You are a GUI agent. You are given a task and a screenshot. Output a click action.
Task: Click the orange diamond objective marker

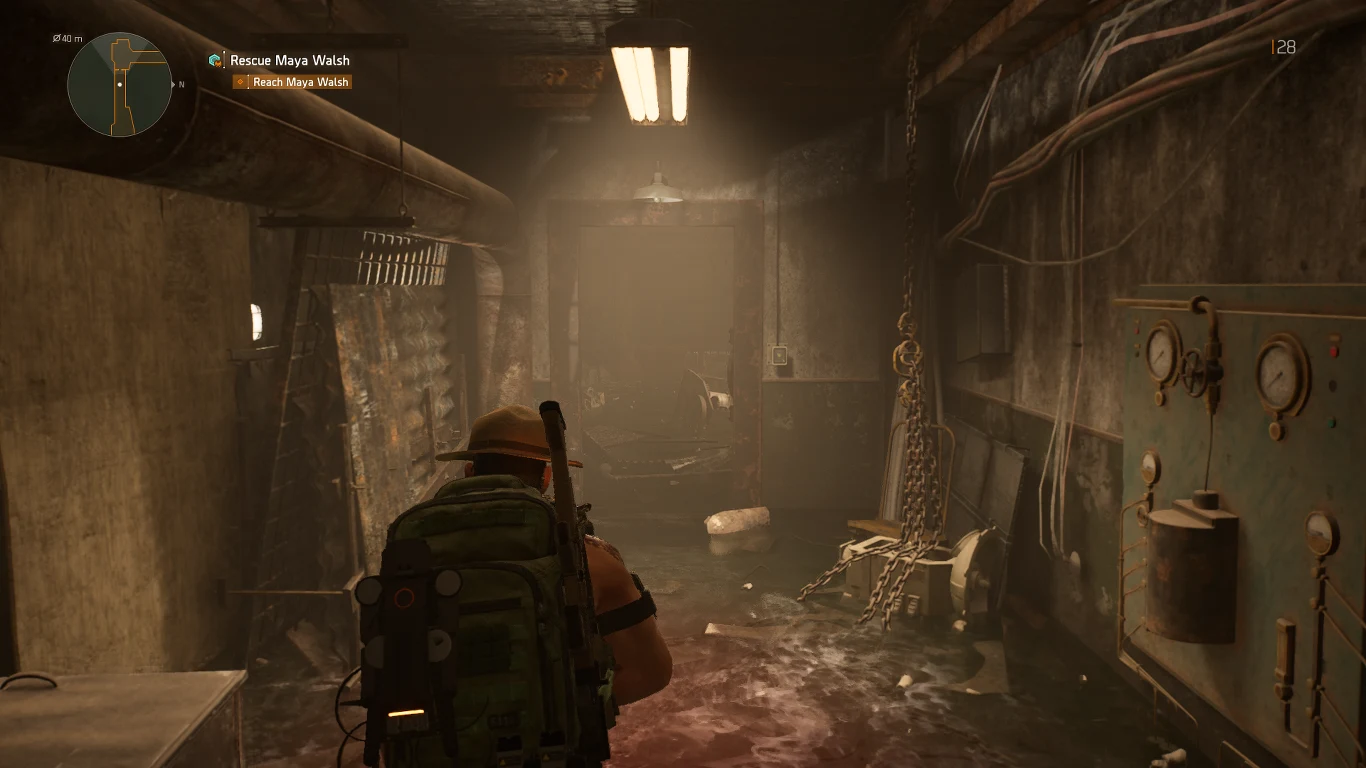point(238,81)
